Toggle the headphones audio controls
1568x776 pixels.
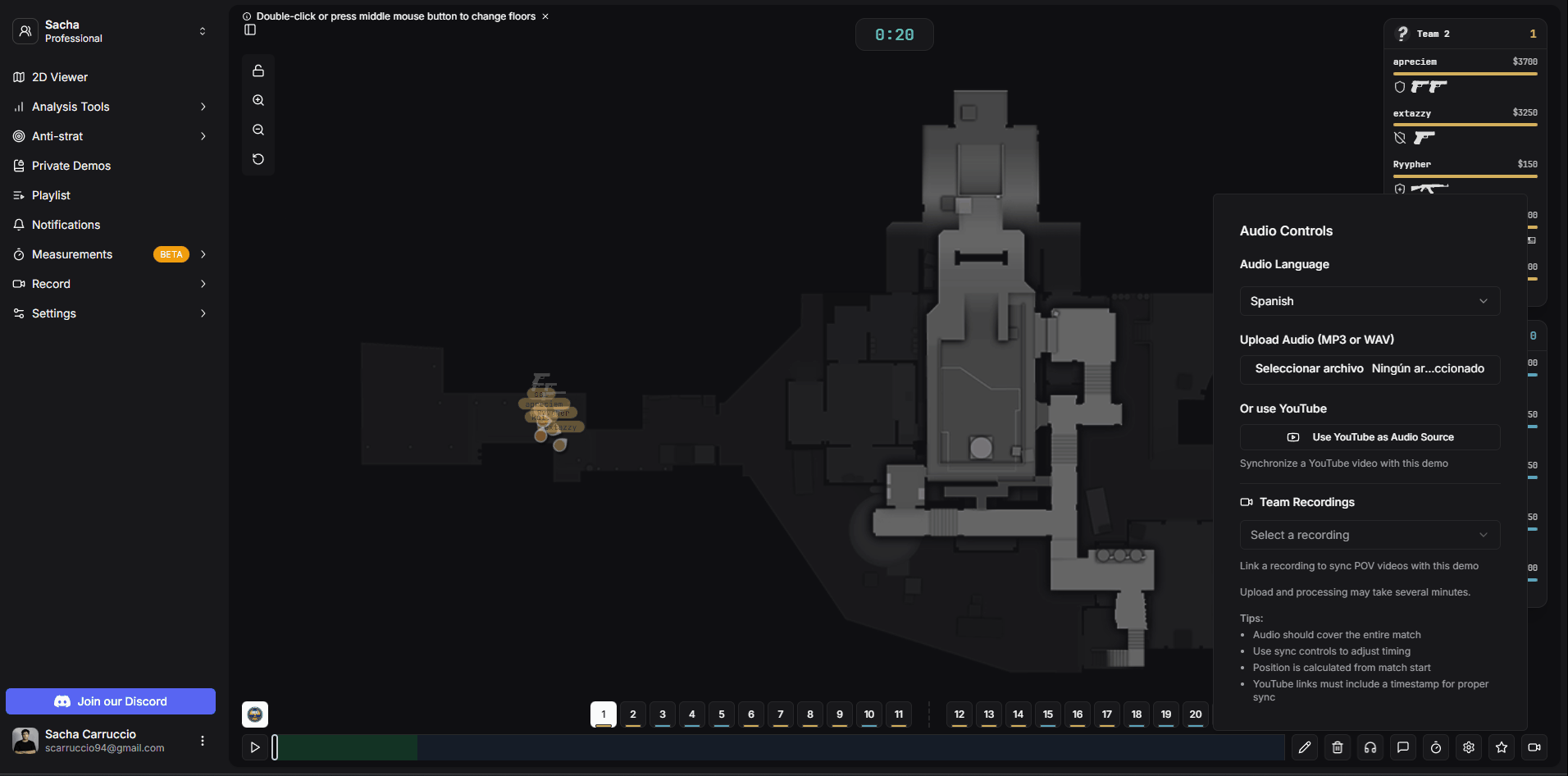1370,747
